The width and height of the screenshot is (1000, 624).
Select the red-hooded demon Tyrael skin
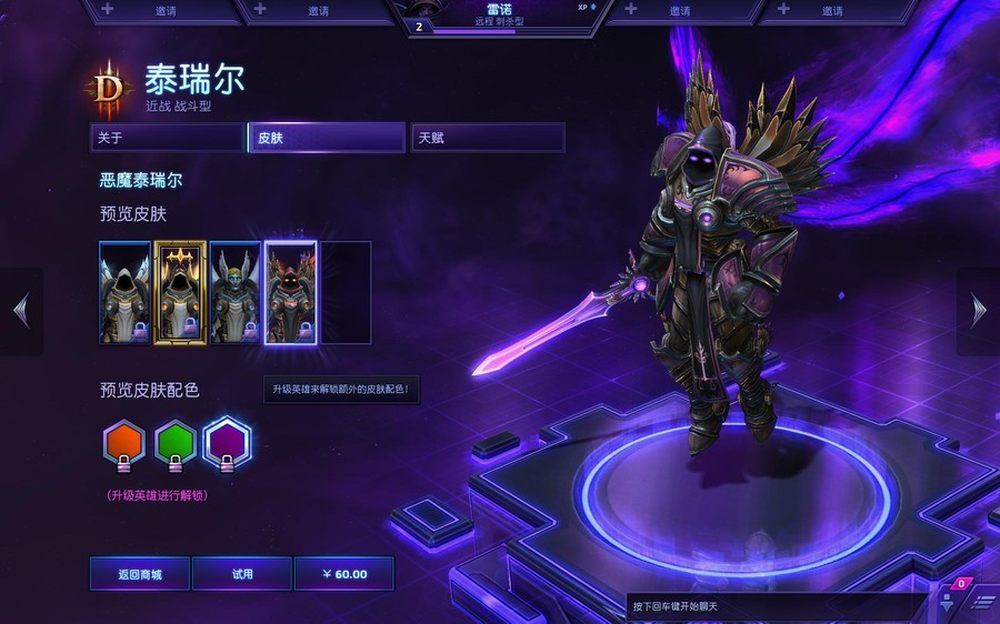tap(290, 292)
